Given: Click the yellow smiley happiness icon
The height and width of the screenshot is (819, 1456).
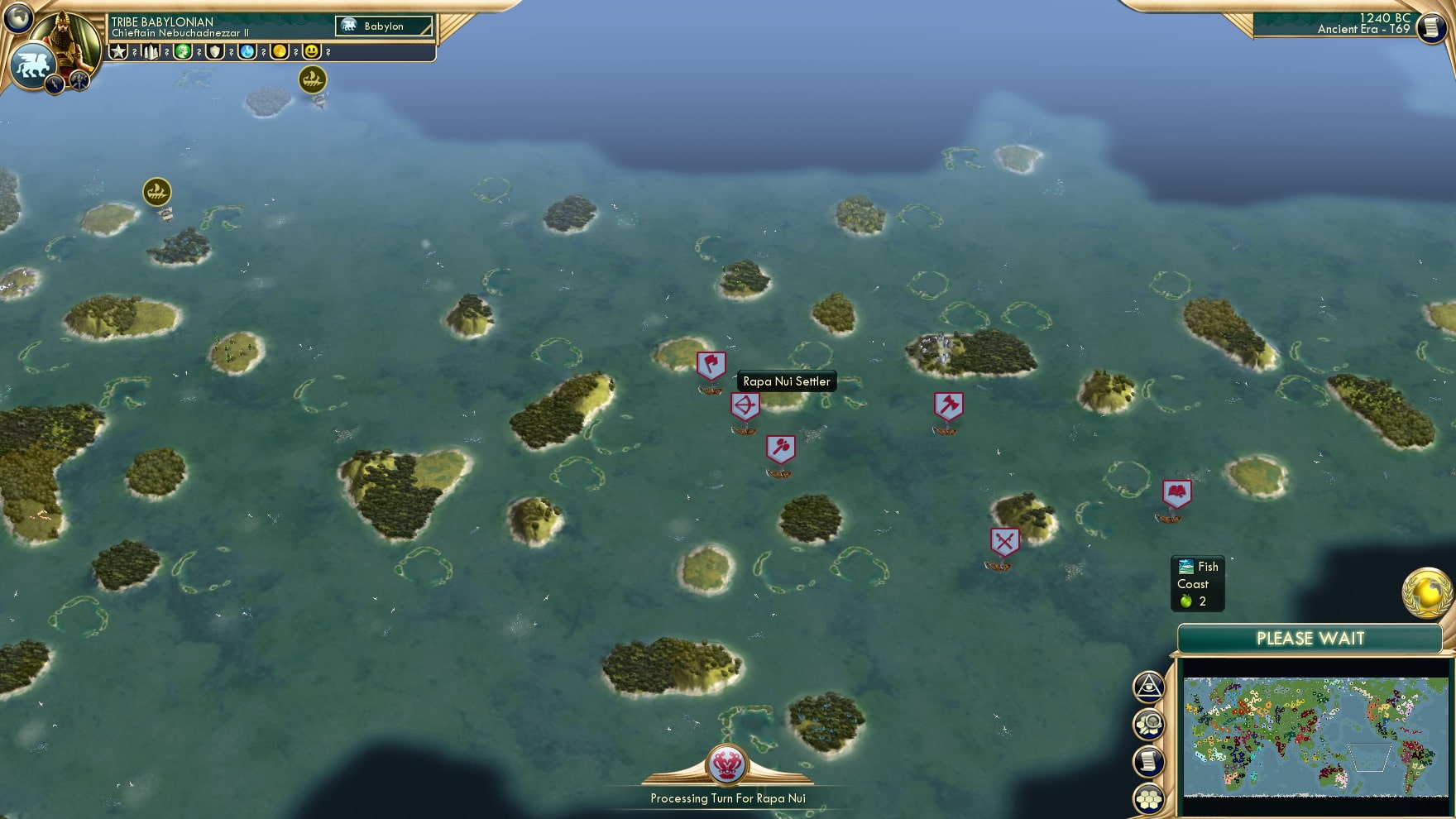Looking at the screenshot, I should pos(312,51).
